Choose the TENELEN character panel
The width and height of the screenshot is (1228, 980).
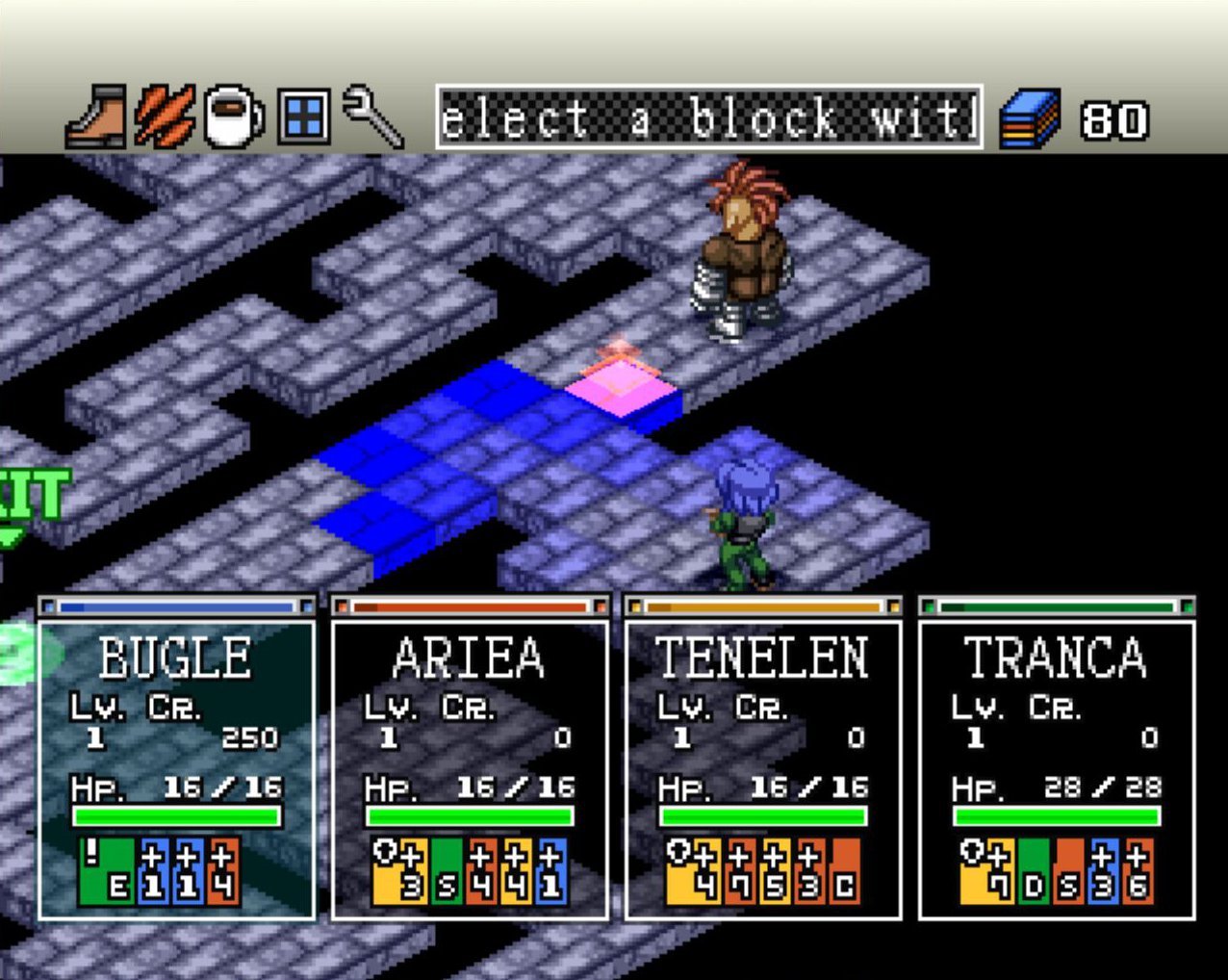tap(764, 770)
